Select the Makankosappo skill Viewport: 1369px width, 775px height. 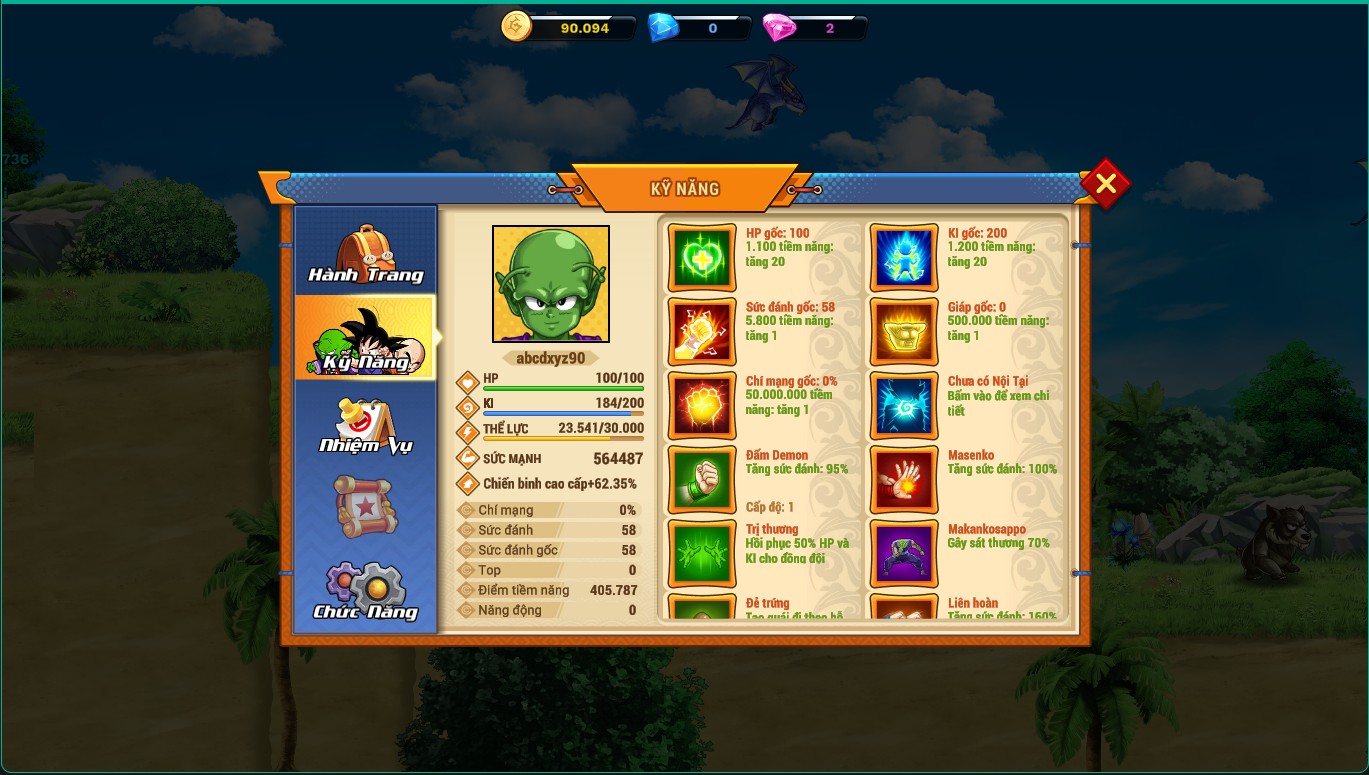point(904,554)
